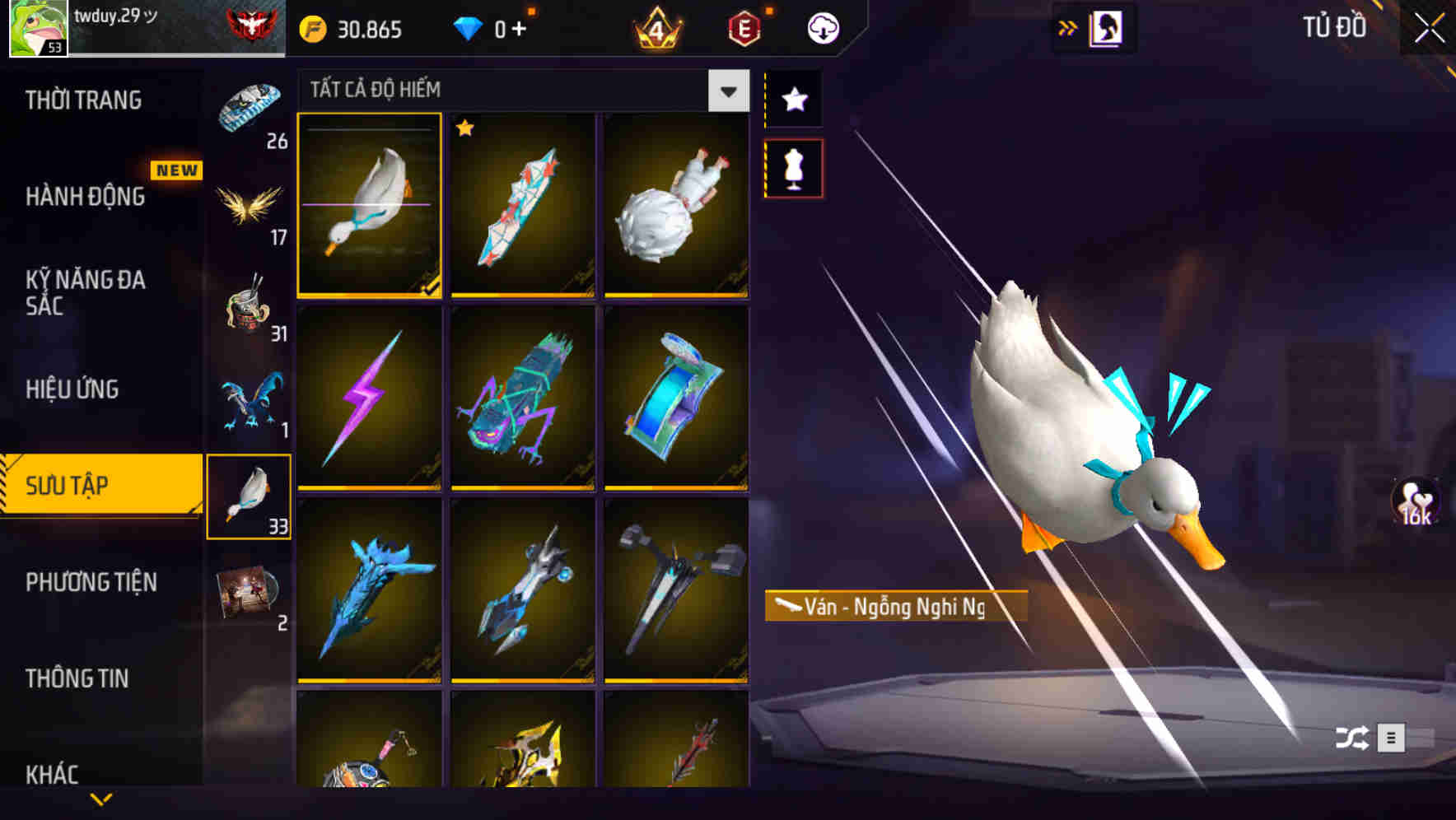
Task: Expand the sidebar with the chevron below KHÁC
Action: pyautogui.click(x=102, y=800)
